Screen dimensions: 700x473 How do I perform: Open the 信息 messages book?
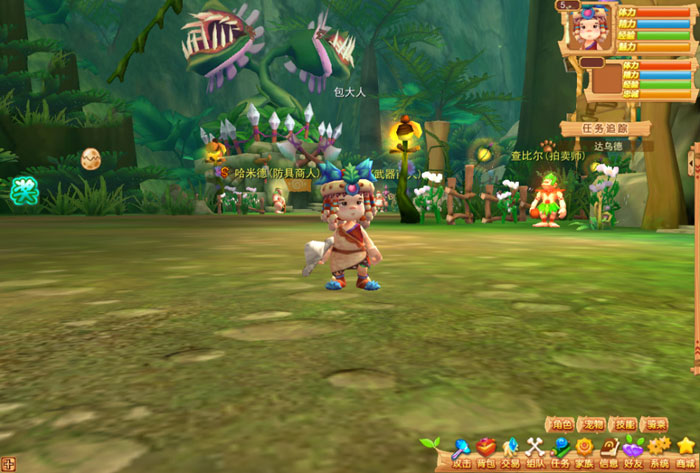[609, 452]
